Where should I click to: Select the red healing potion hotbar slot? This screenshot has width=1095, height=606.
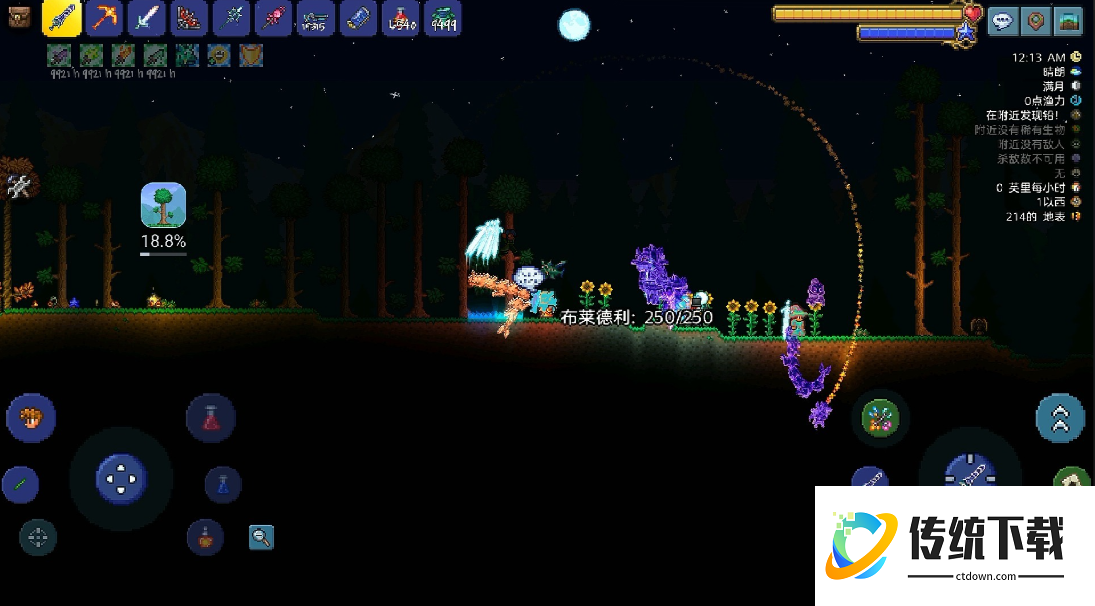coord(401,18)
